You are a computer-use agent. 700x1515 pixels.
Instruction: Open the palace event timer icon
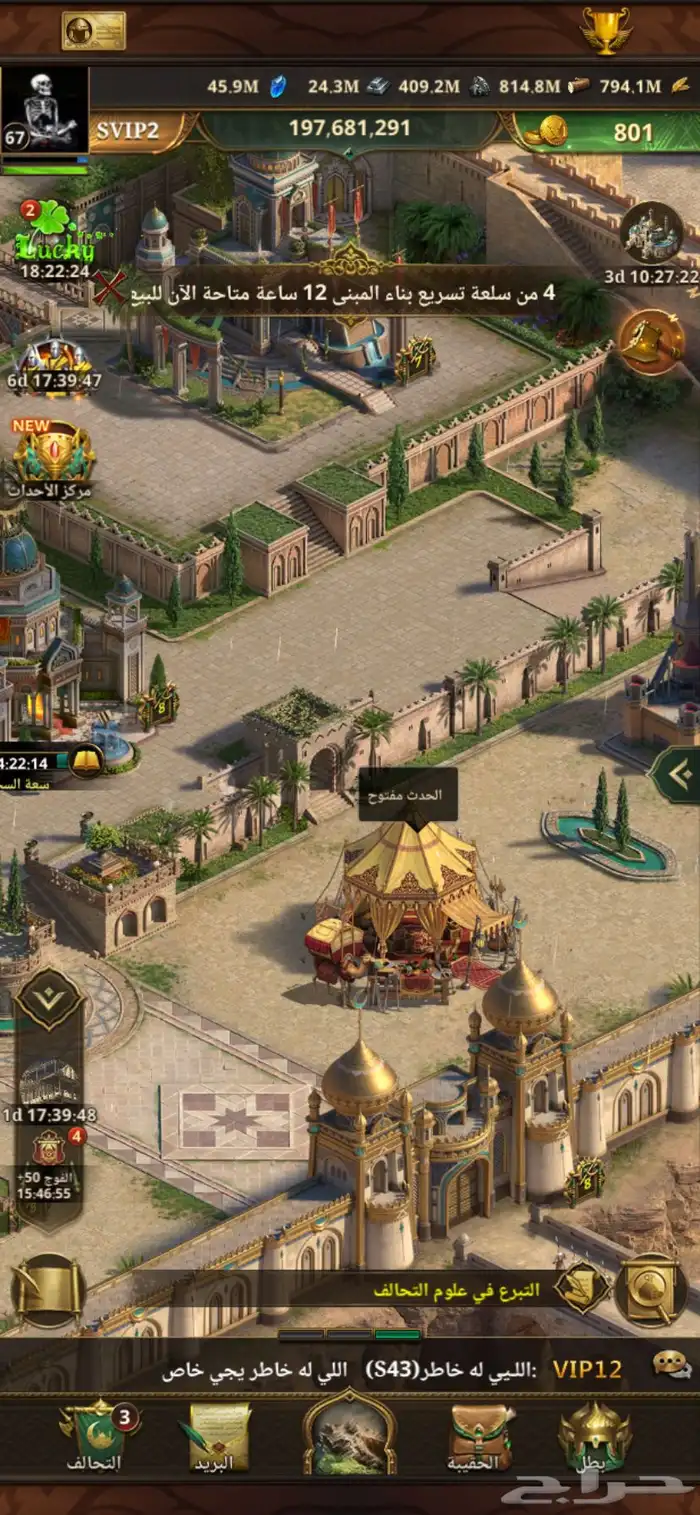[652, 234]
